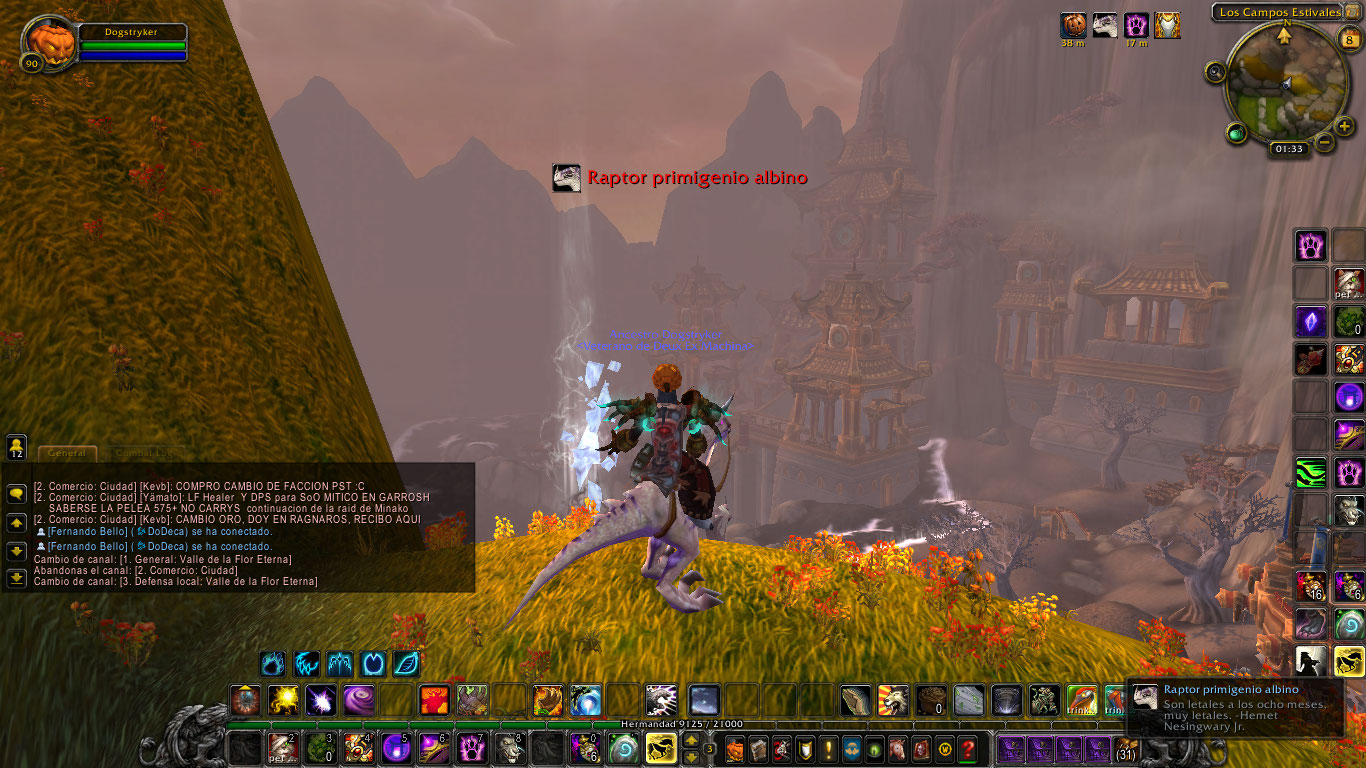Click the red question mark help button

pos(968,749)
